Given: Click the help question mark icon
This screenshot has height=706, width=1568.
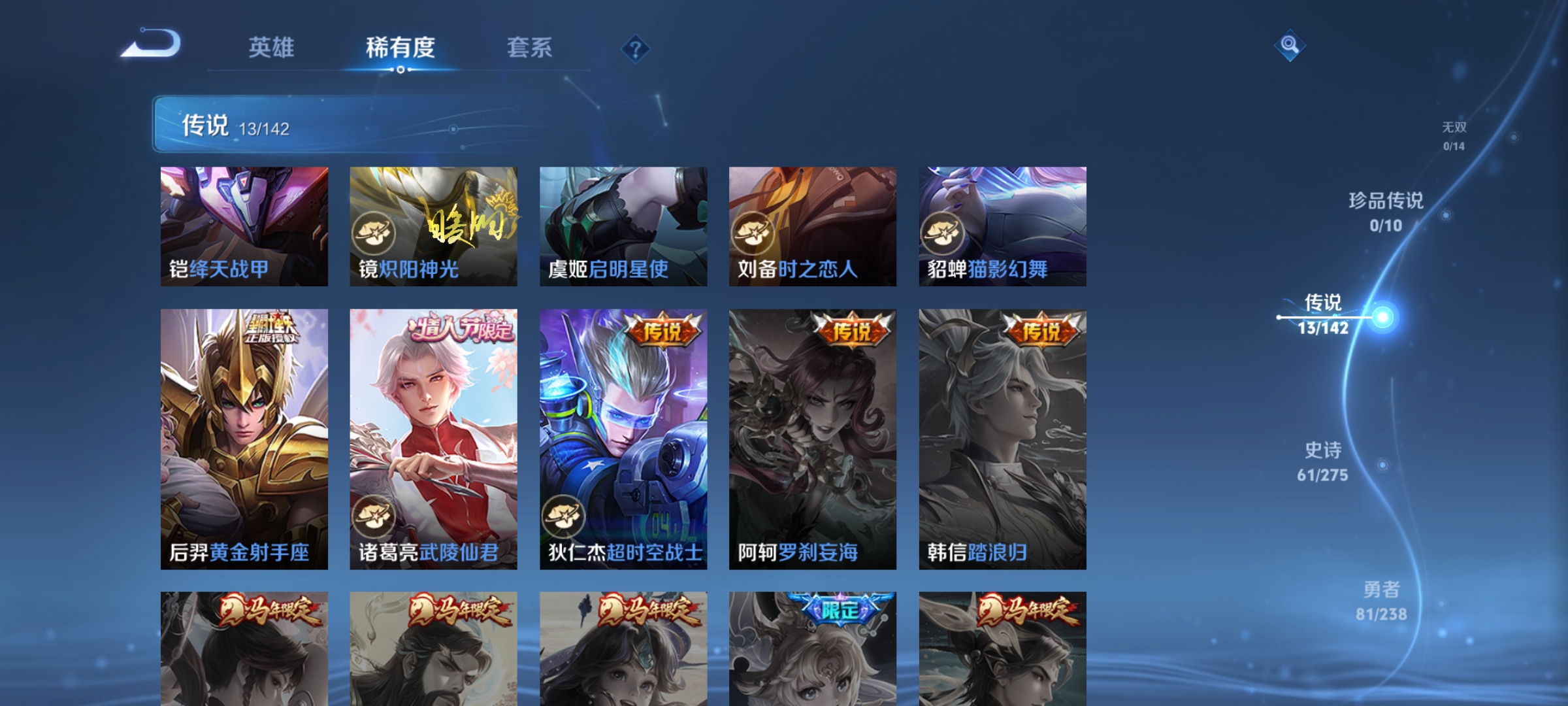Looking at the screenshot, I should [x=634, y=50].
